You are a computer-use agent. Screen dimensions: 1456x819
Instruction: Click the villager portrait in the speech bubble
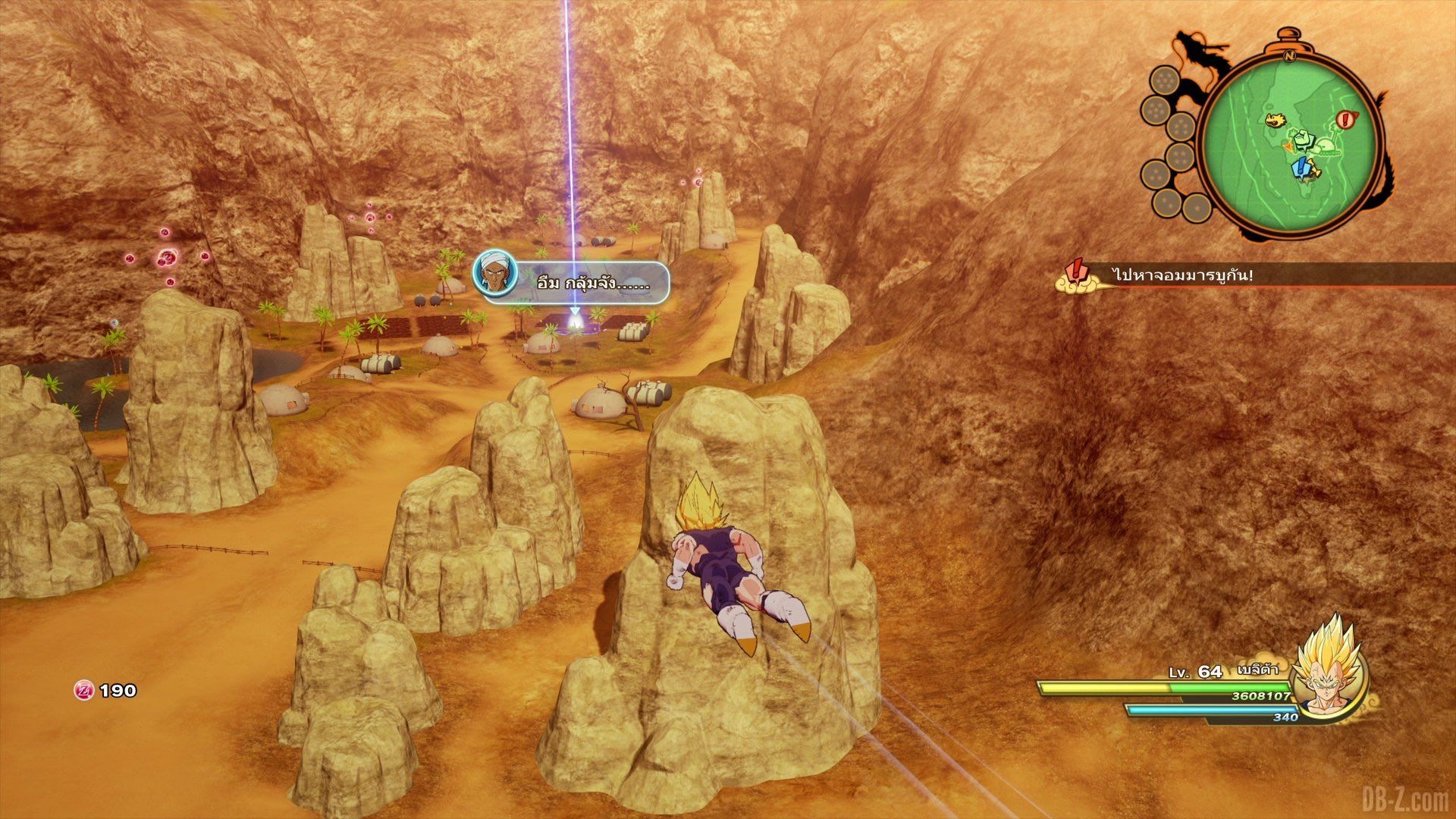(x=494, y=275)
